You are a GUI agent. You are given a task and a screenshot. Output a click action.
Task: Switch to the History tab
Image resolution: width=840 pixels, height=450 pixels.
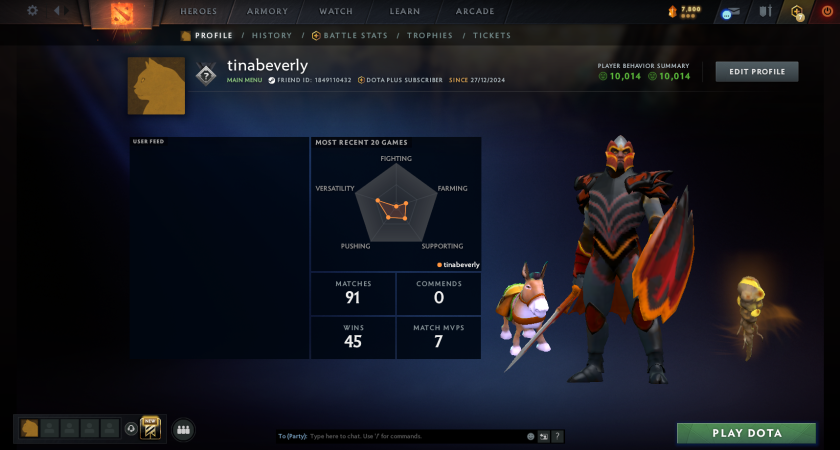[x=272, y=35]
